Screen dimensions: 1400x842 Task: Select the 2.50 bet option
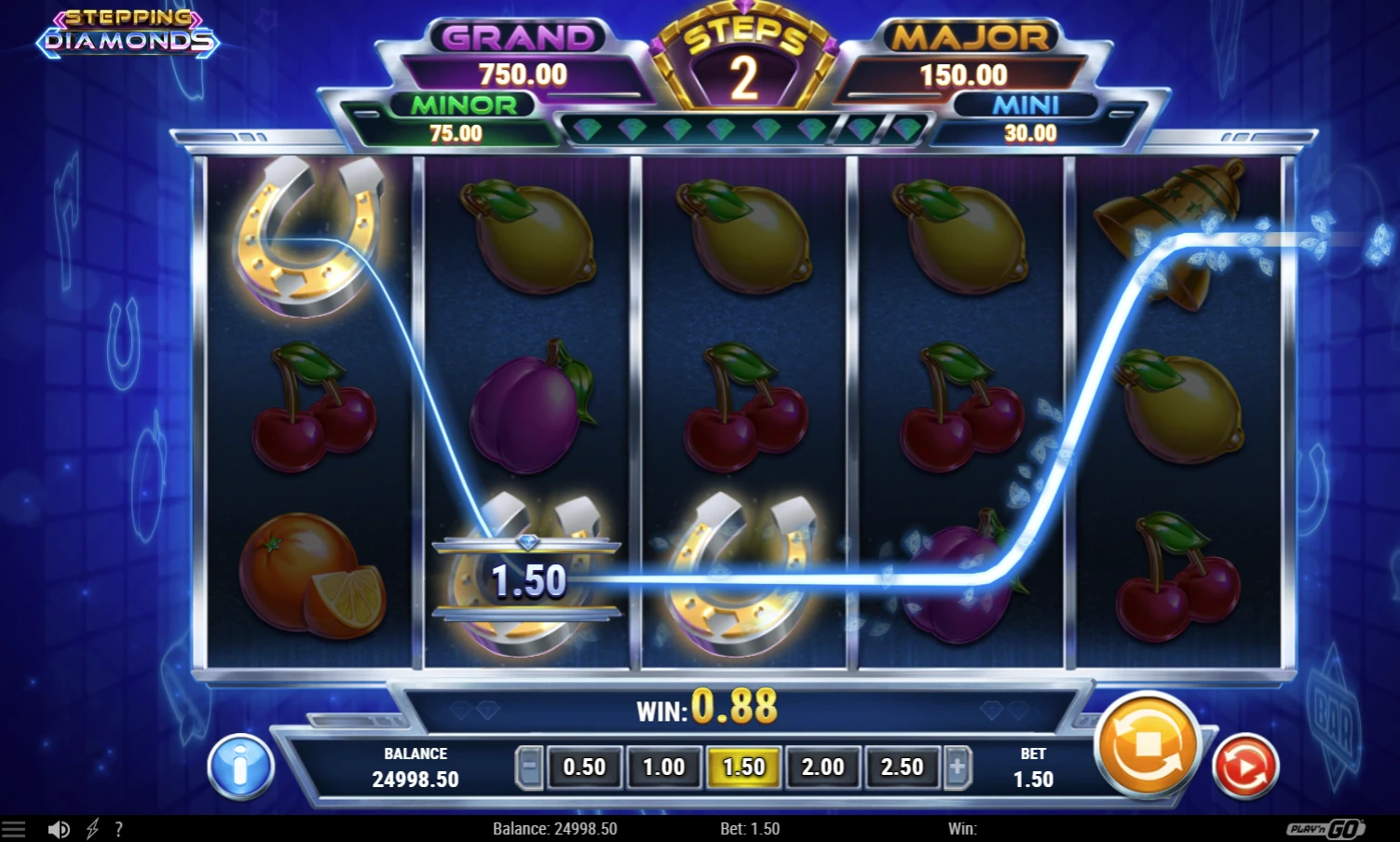click(901, 767)
